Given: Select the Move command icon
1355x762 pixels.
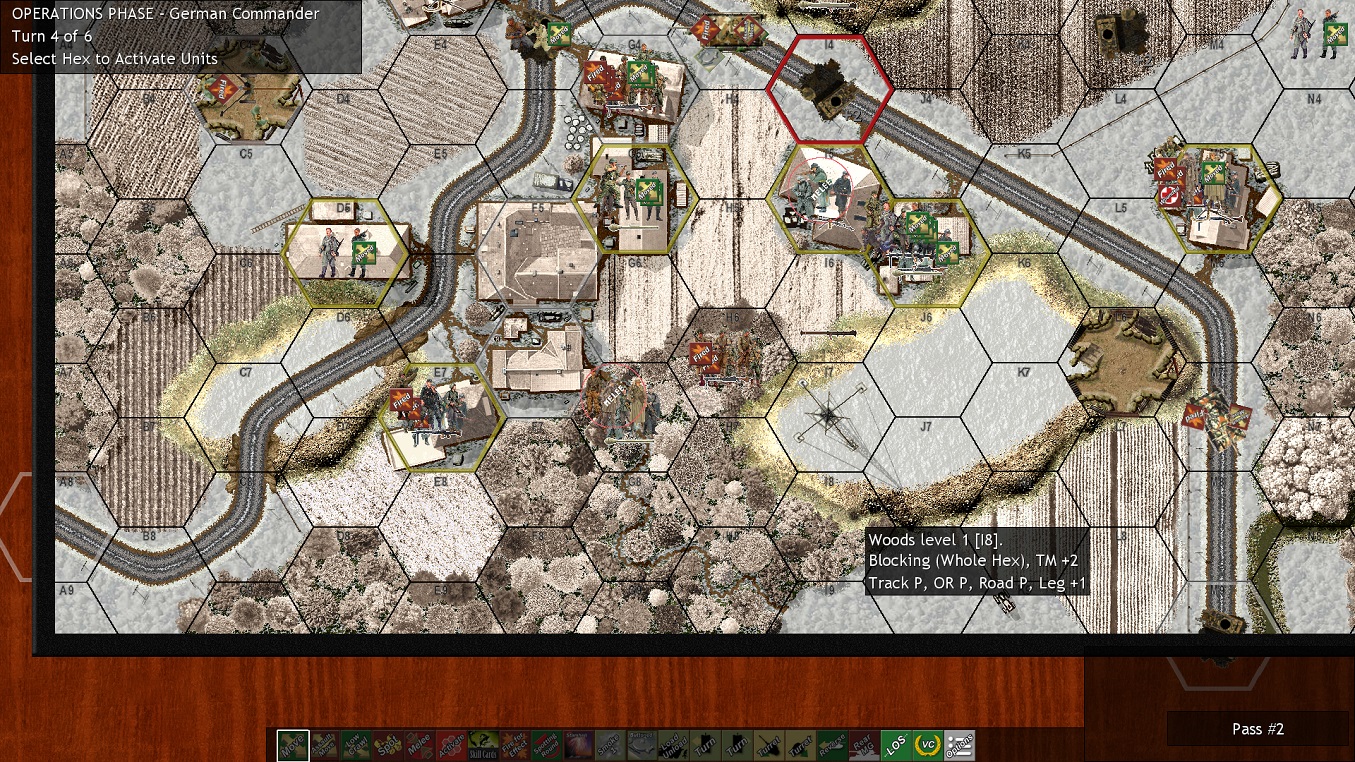Looking at the screenshot, I should pyautogui.click(x=293, y=745).
